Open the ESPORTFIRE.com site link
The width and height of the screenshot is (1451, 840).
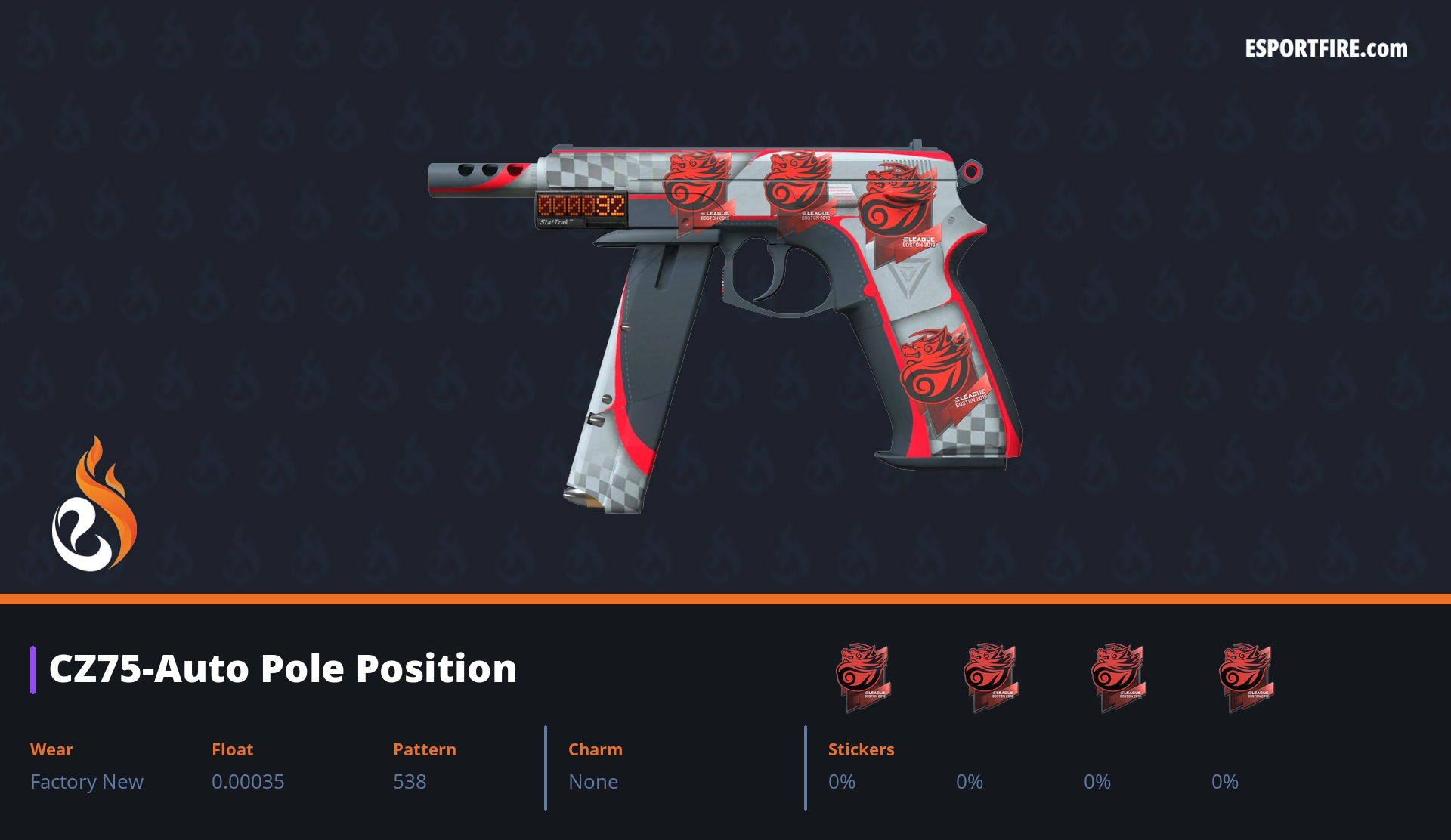tap(1326, 49)
